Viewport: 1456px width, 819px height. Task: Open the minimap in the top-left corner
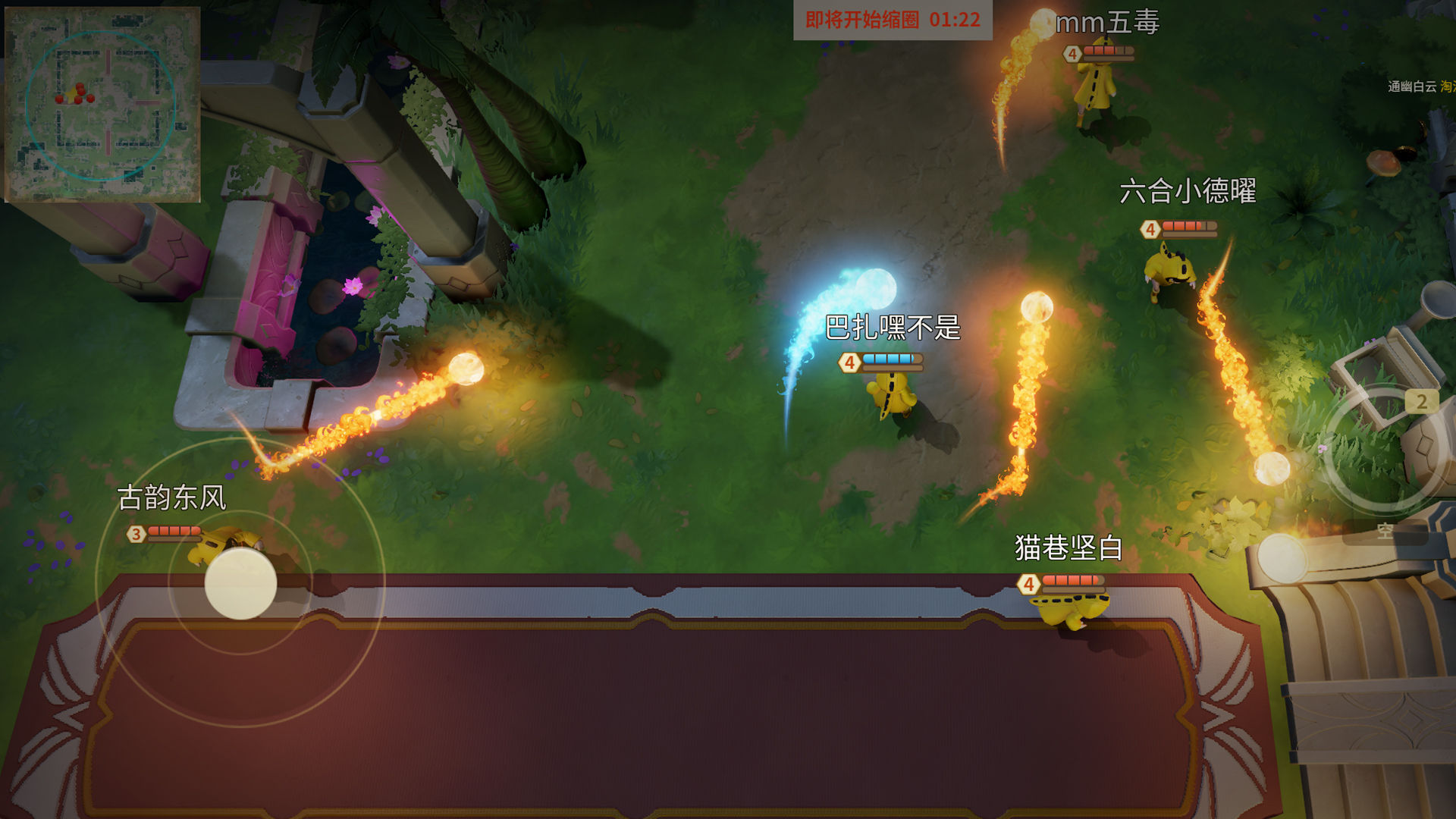tap(104, 105)
